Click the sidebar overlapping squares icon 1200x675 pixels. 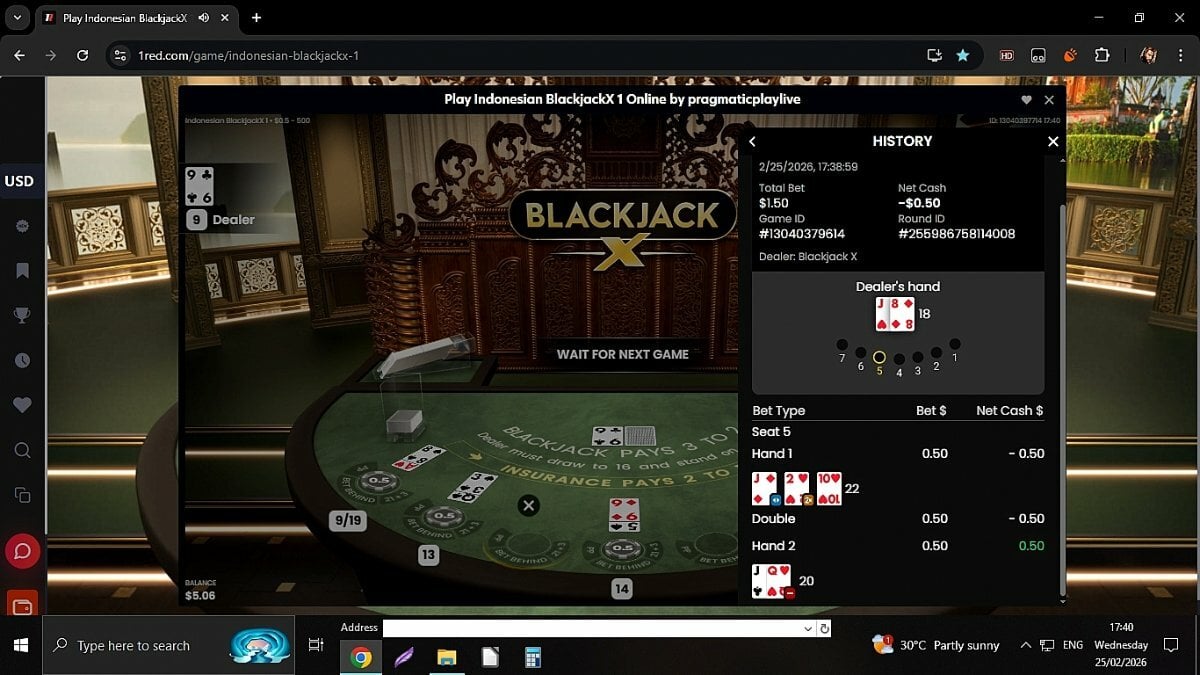(x=22, y=495)
